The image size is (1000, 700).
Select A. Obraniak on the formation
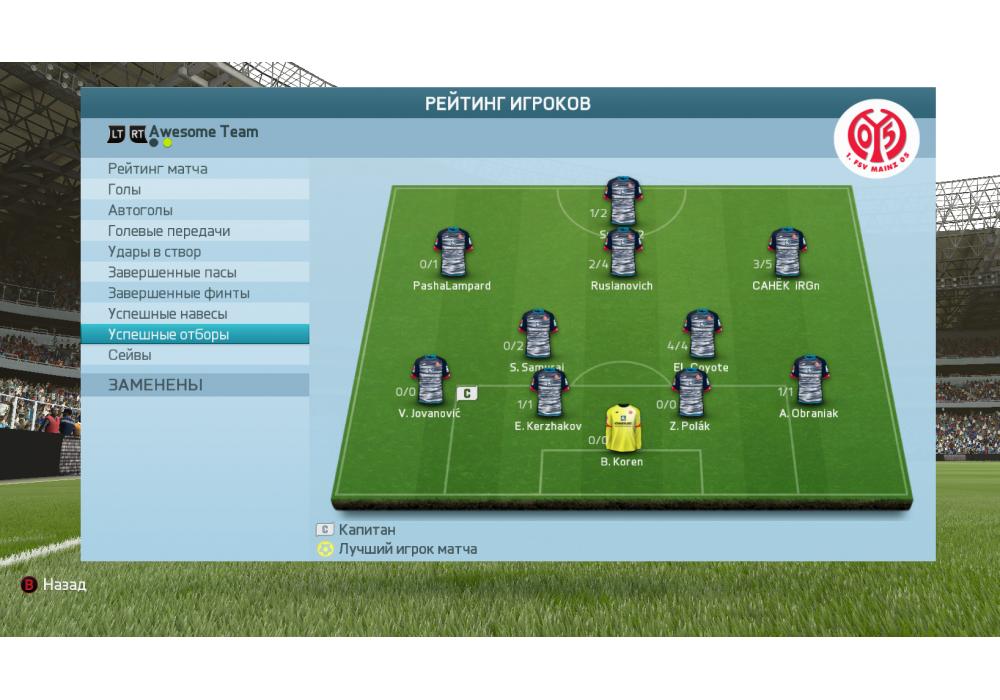tap(808, 380)
